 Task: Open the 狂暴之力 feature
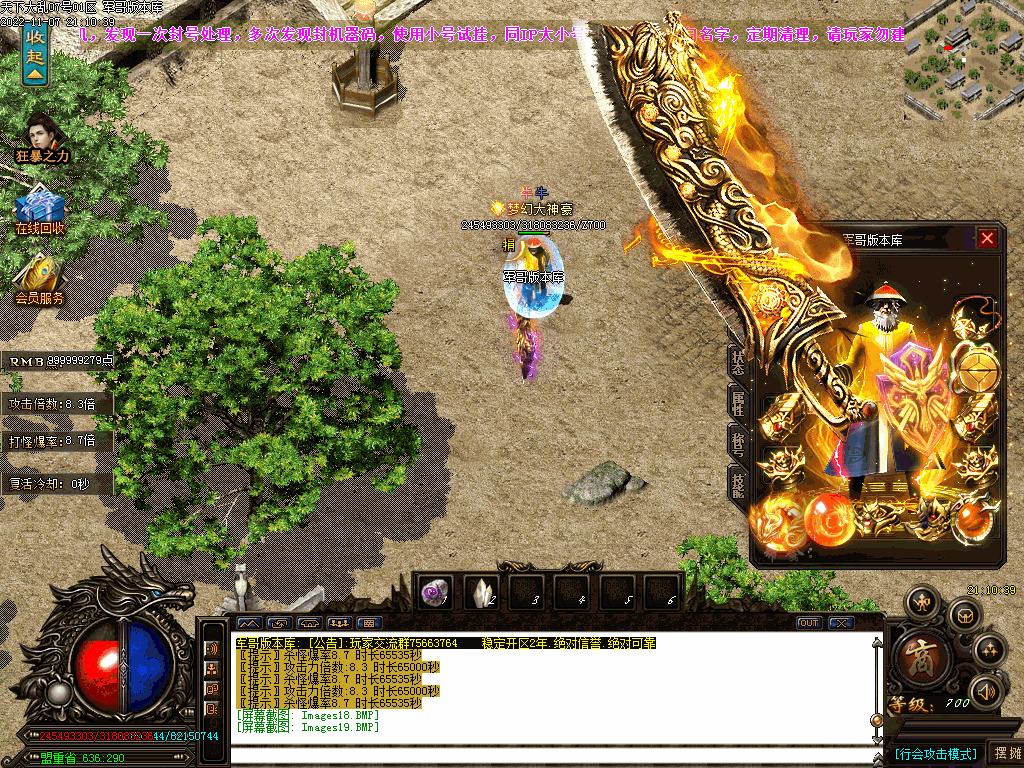[x=41, y=137]
